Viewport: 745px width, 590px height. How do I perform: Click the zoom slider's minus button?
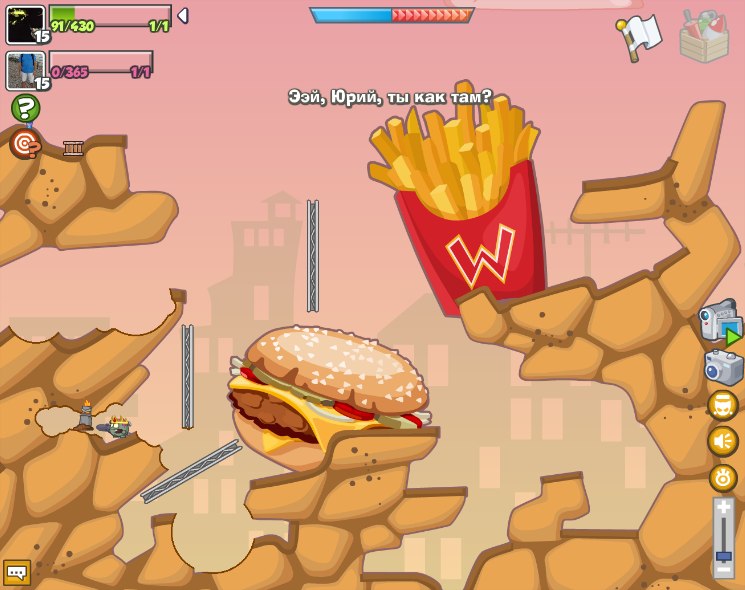[724, 569]
